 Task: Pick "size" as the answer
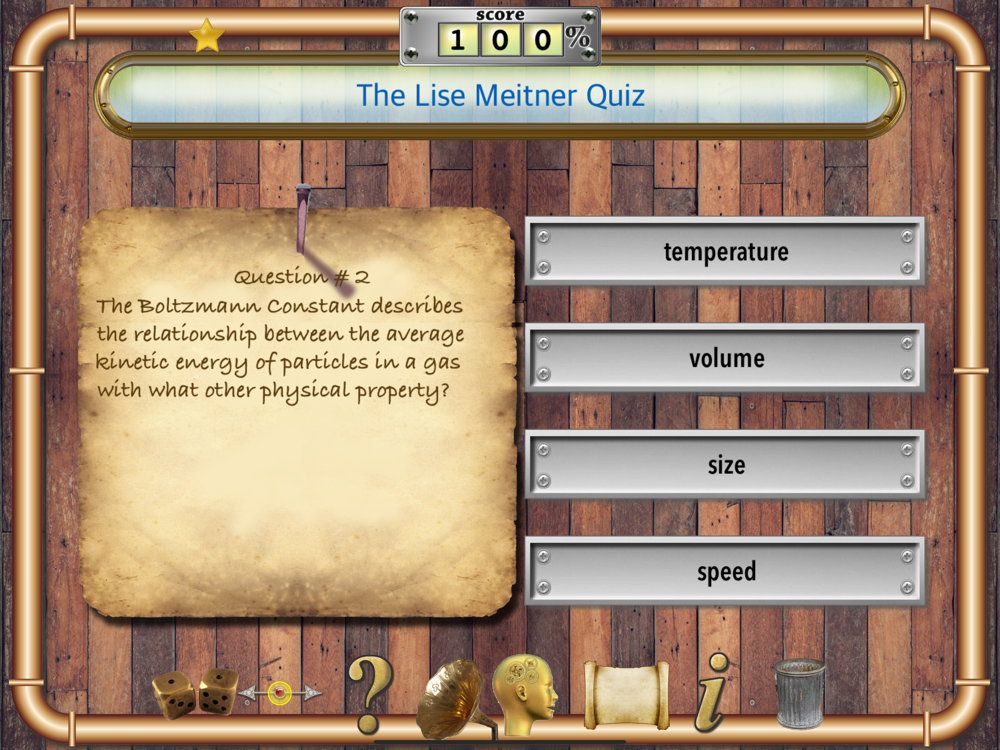[725, 466]
